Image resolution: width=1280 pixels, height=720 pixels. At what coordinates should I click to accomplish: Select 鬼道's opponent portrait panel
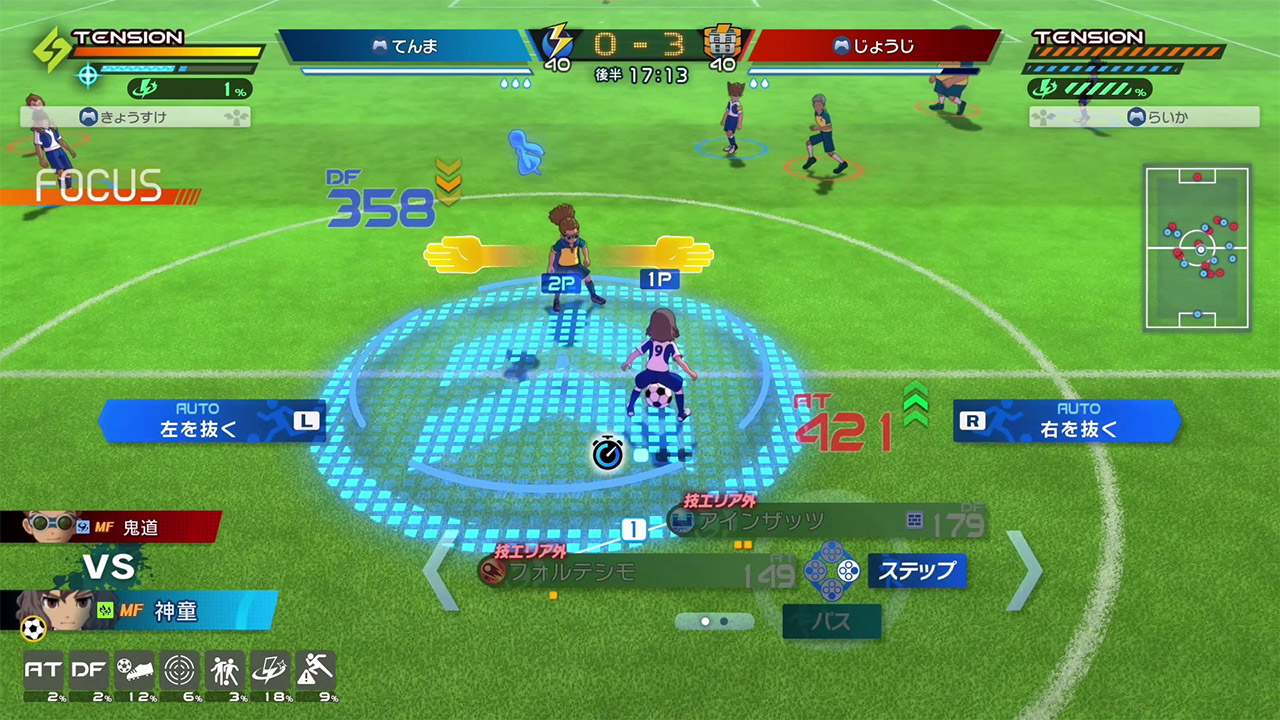[110, 526]
